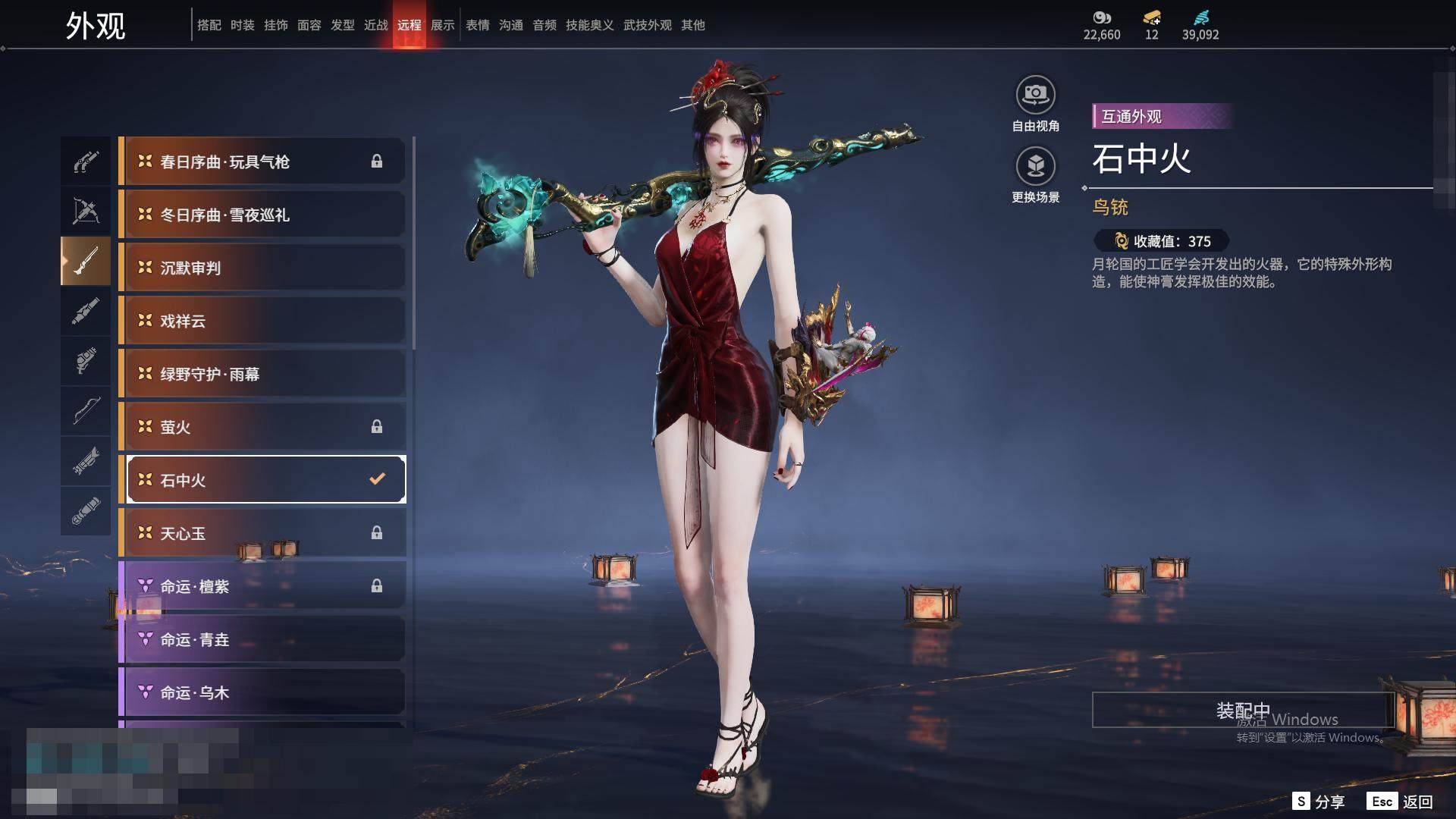Select the crossbow weapon category icon
The height and width of the screenshot is (819, 1456).
(x=86, y=211)
